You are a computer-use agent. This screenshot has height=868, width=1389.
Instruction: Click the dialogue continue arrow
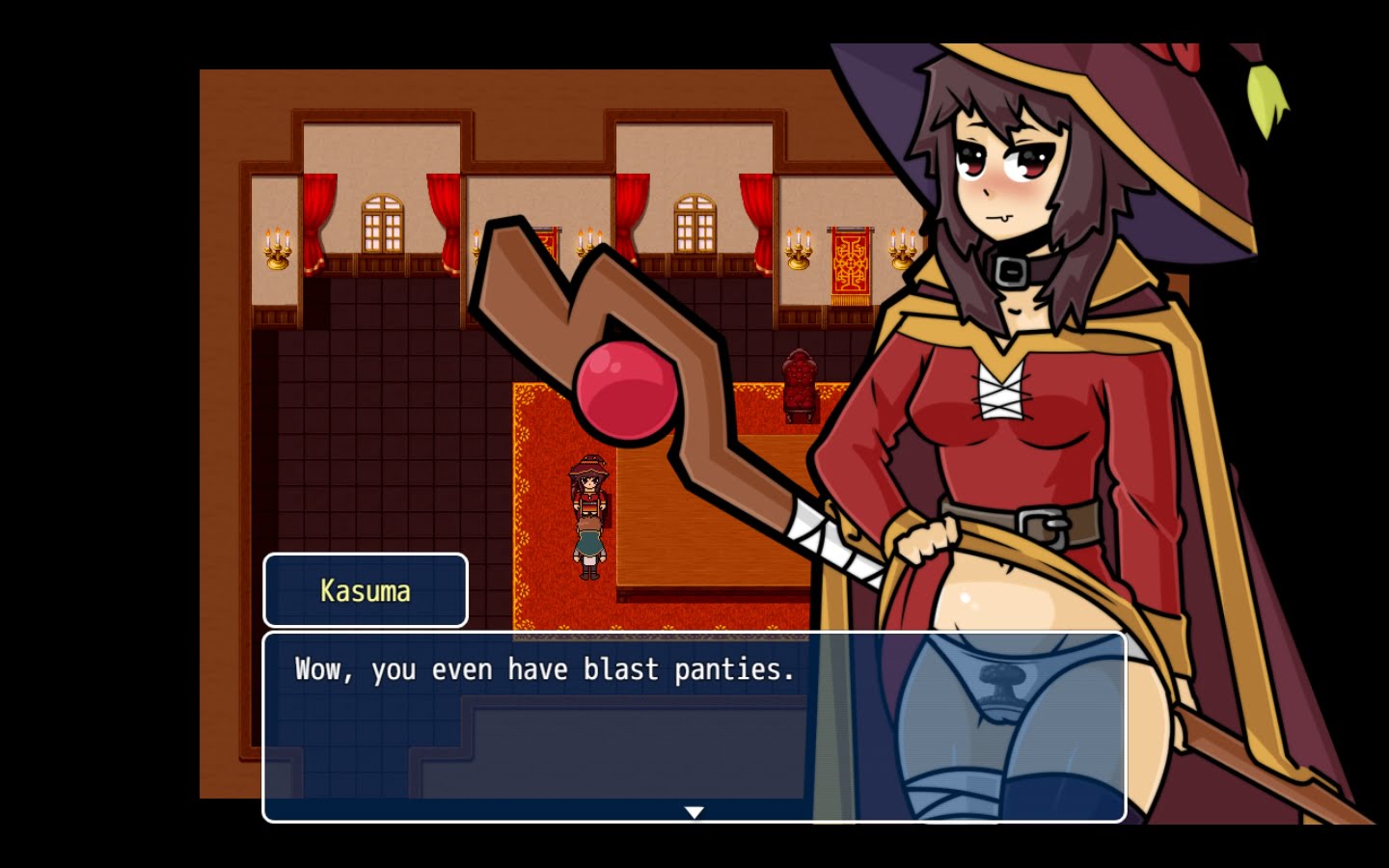click(694, 812)
